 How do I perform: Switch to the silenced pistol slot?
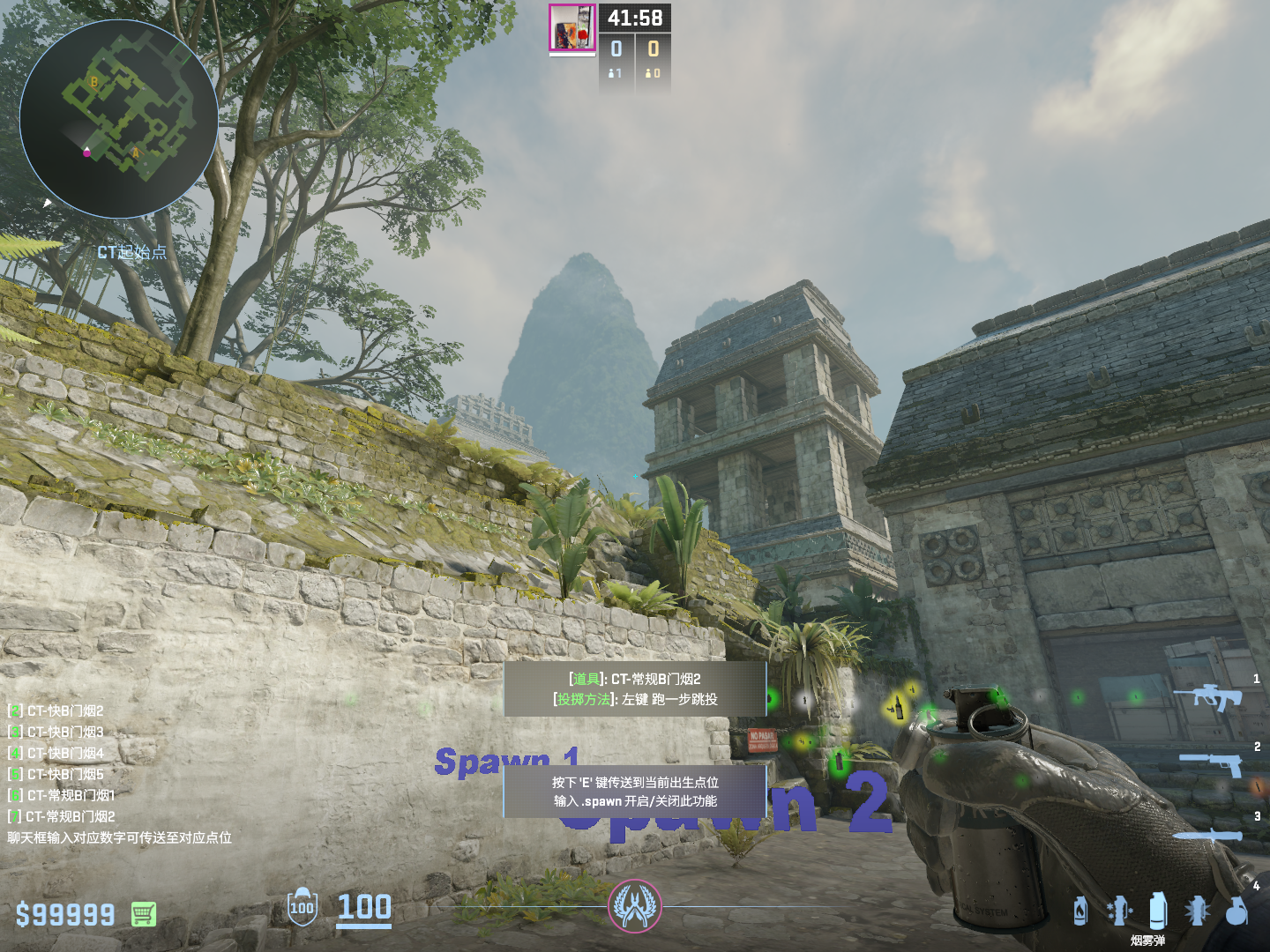[x=1210, y=763]
